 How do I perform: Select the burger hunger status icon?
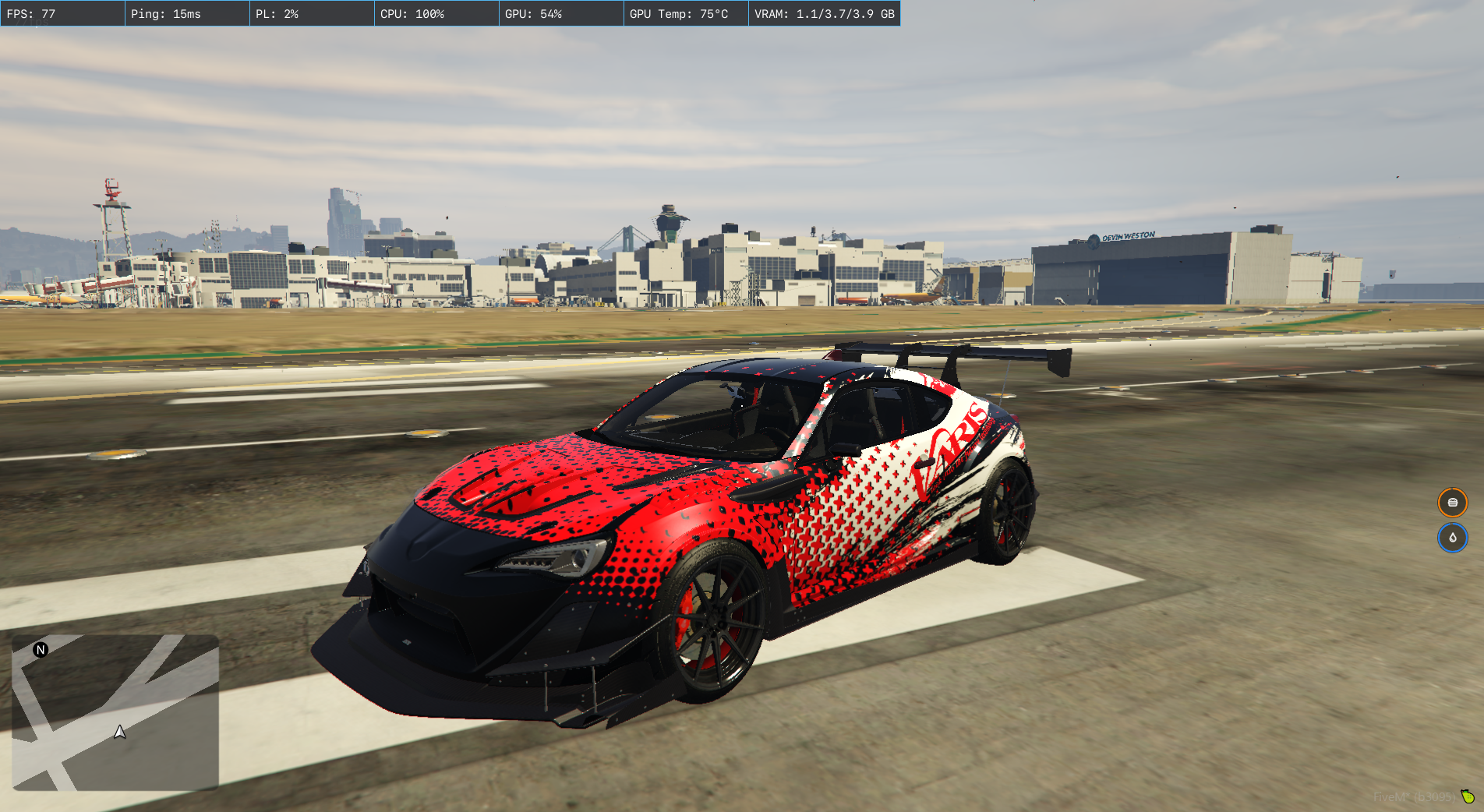click(1452, 503)
